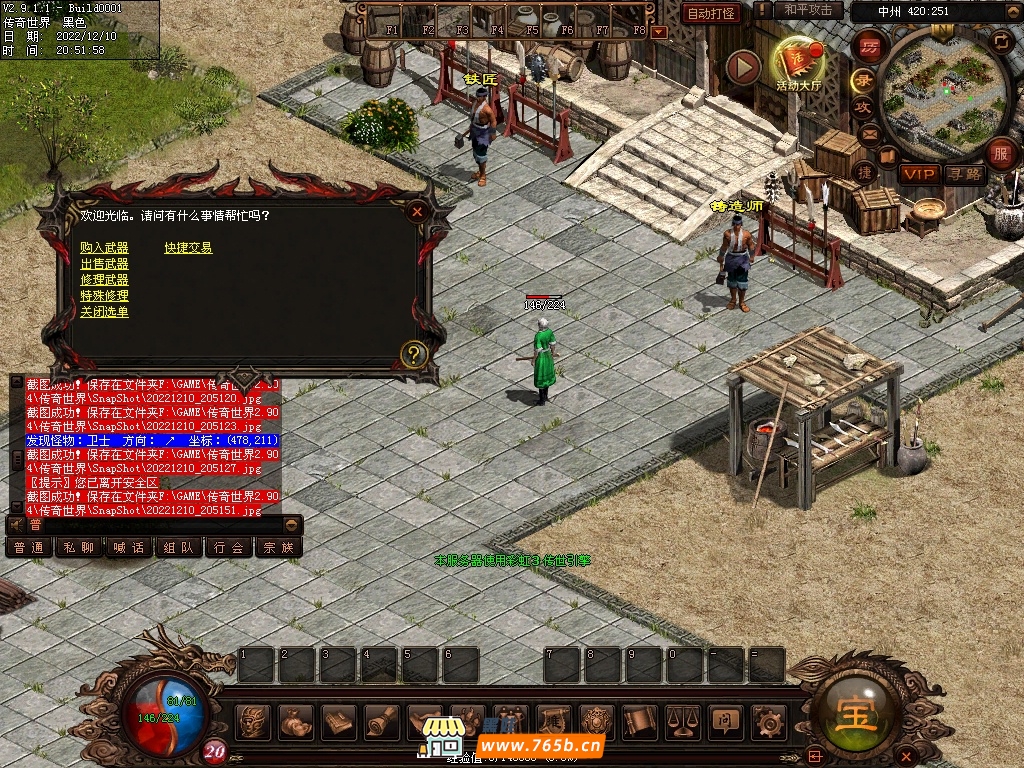Activate 寻路 pathfinding button
1024x768 pixels.
[965, 174]
